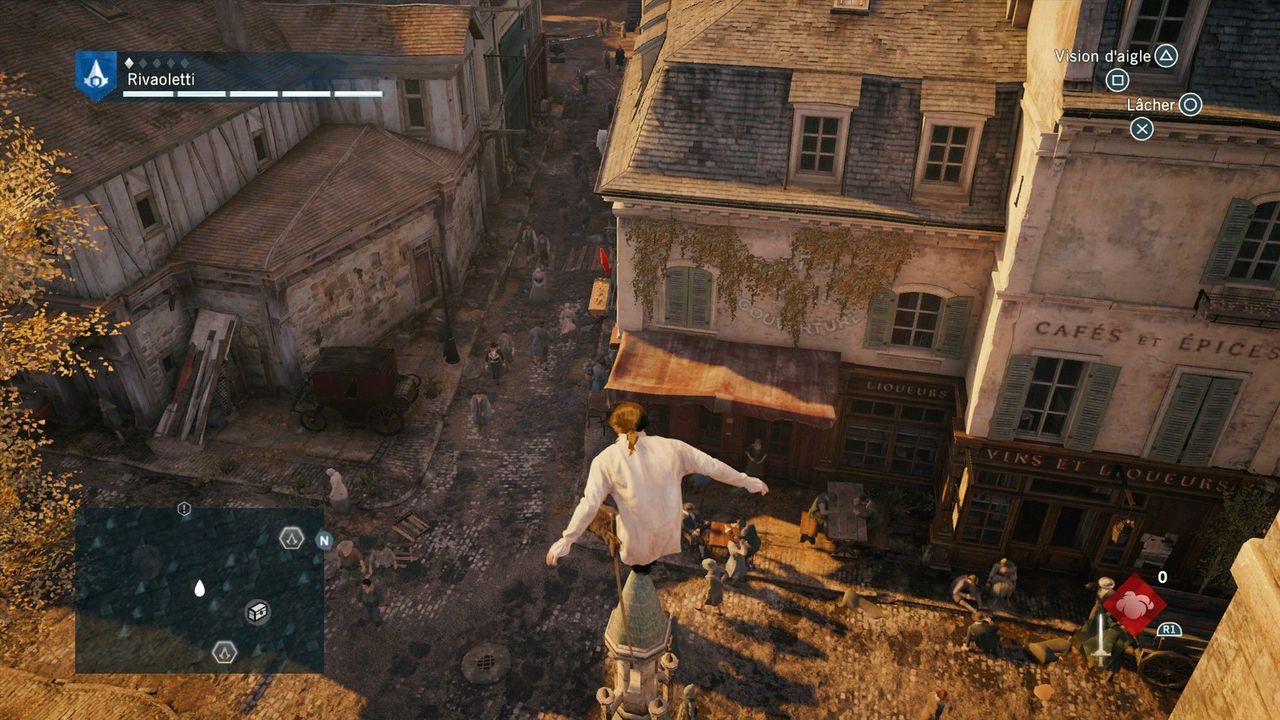Select the red smoke bomb icon
Viewport: 1280px width, 720px height.
(1134, 604)
